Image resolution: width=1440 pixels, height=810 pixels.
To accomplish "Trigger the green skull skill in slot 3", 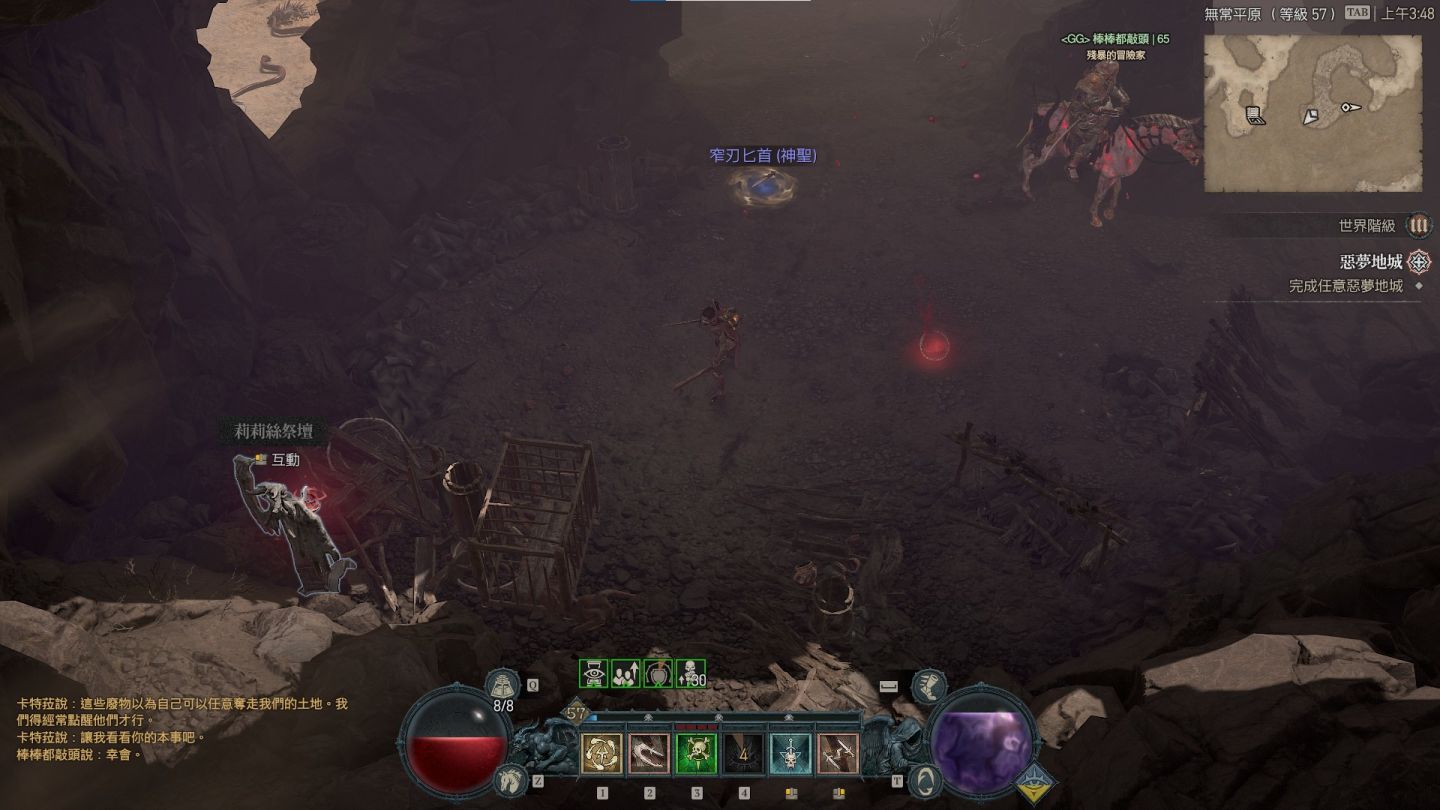I will 696,754.
